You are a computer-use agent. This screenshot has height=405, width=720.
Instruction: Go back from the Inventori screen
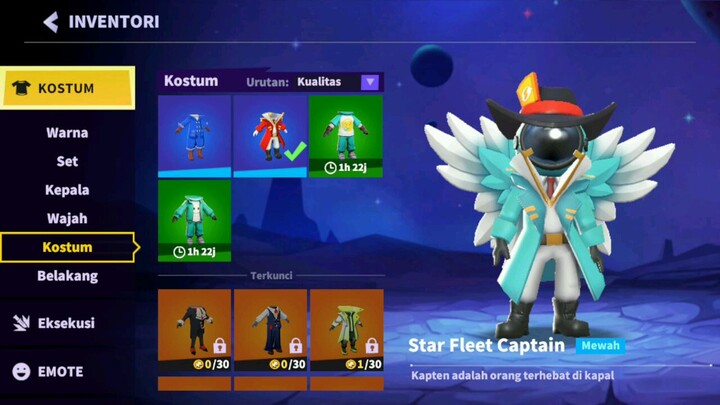tap(51, 22)
